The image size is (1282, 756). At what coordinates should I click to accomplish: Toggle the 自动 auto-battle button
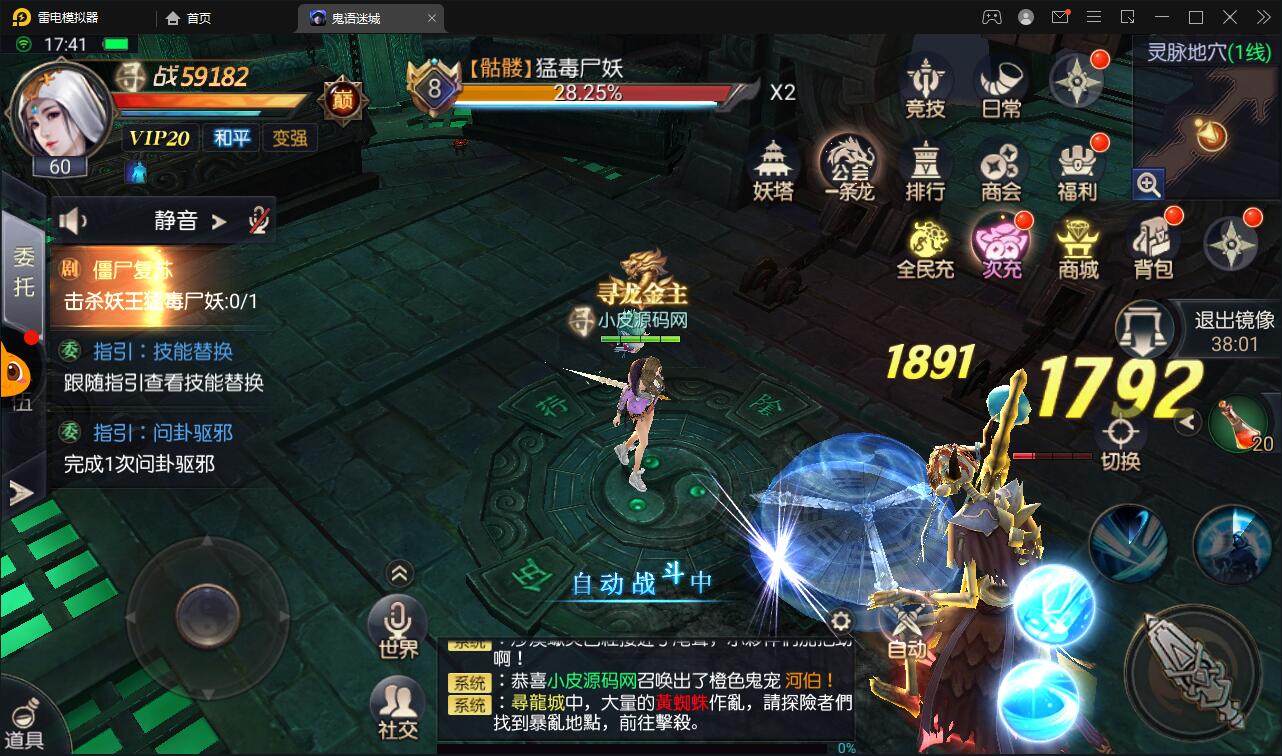click(x=907, y=632)
